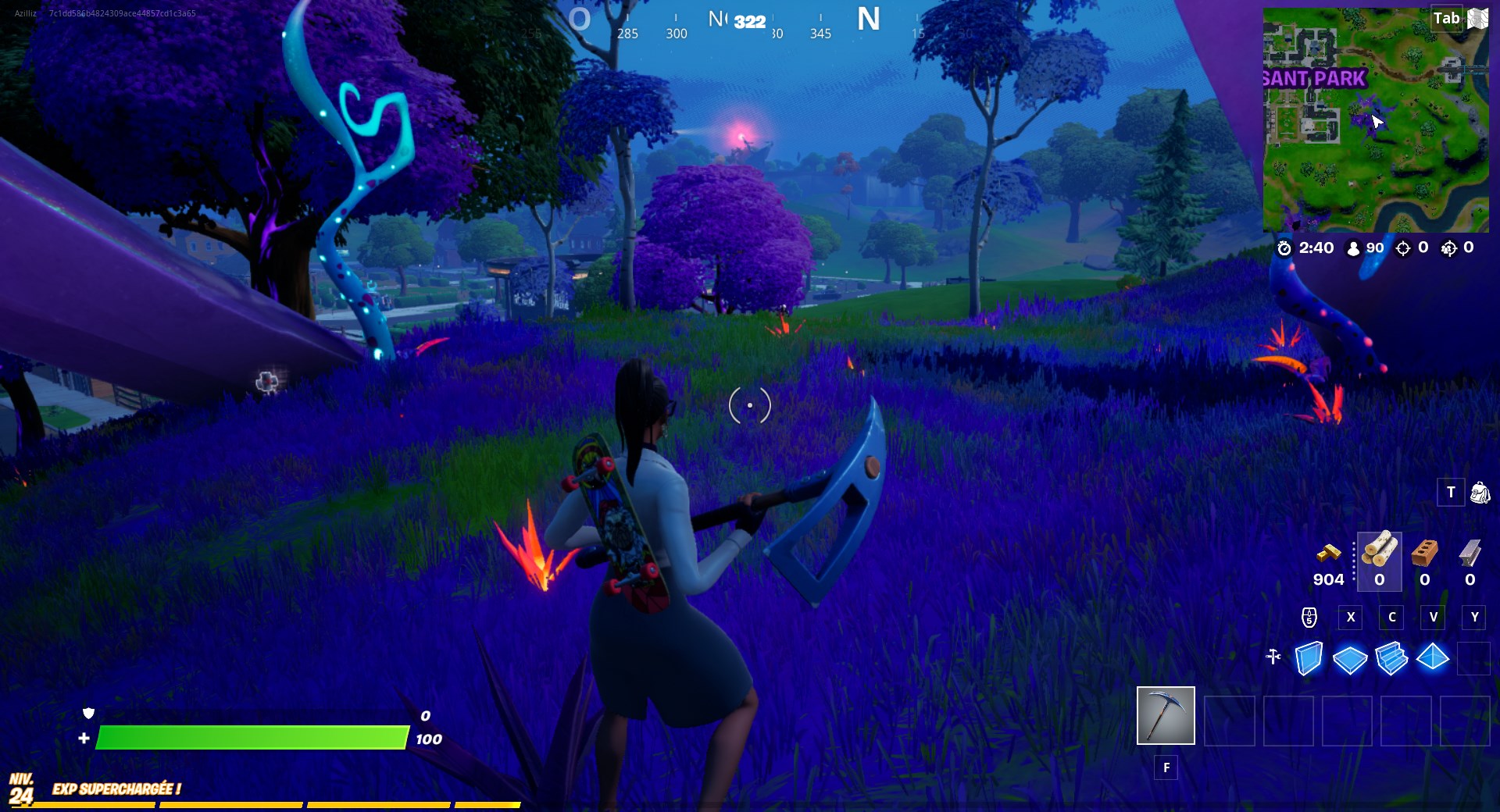Viewport: 1500px width, 812px height.
Task: Click the EXP SUPERCHARGÉE banner
Action: point(116,789)
